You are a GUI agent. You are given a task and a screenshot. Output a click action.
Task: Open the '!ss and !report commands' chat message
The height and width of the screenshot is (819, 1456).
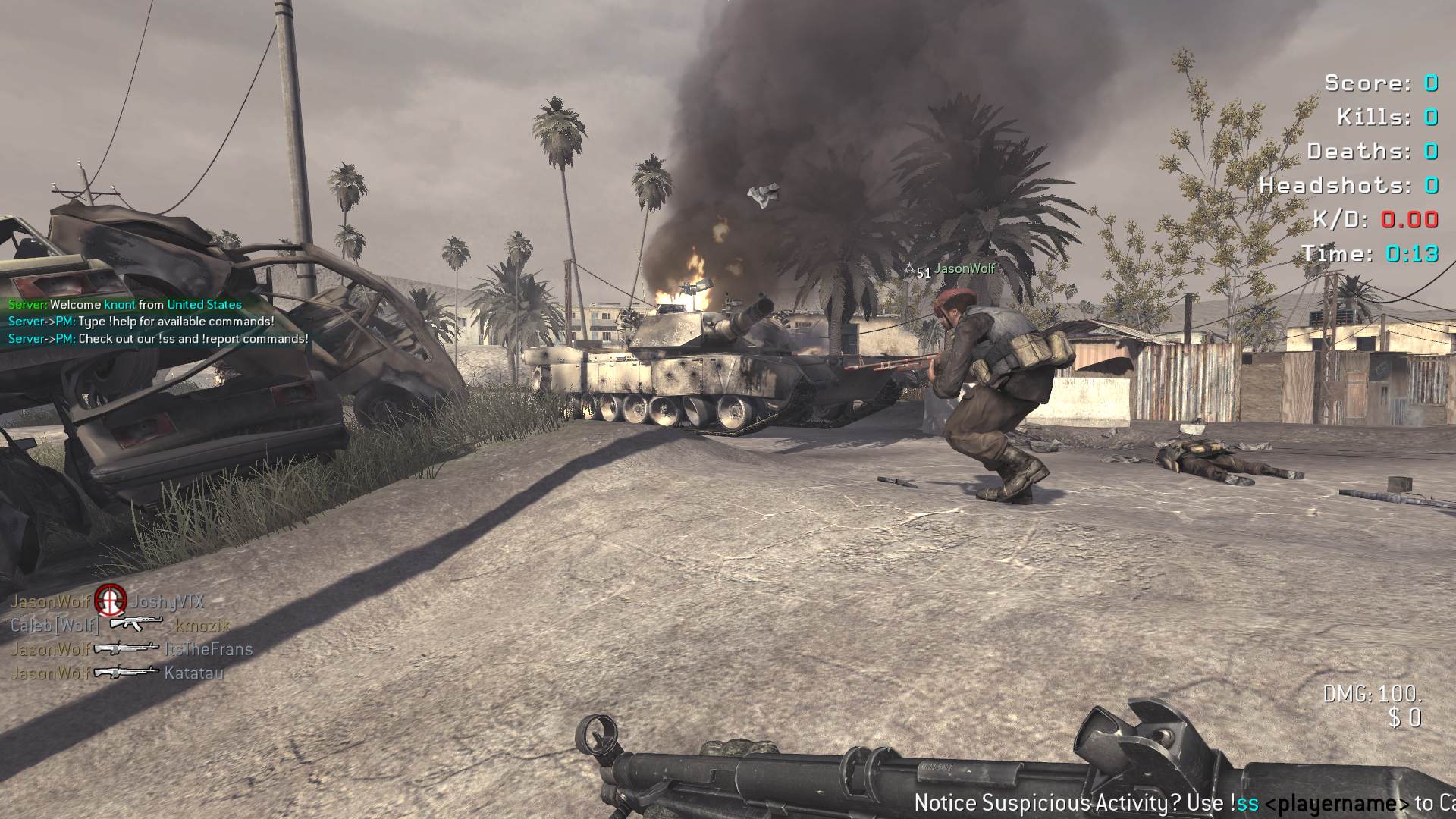pyautogui.click(x=158, y=339)
